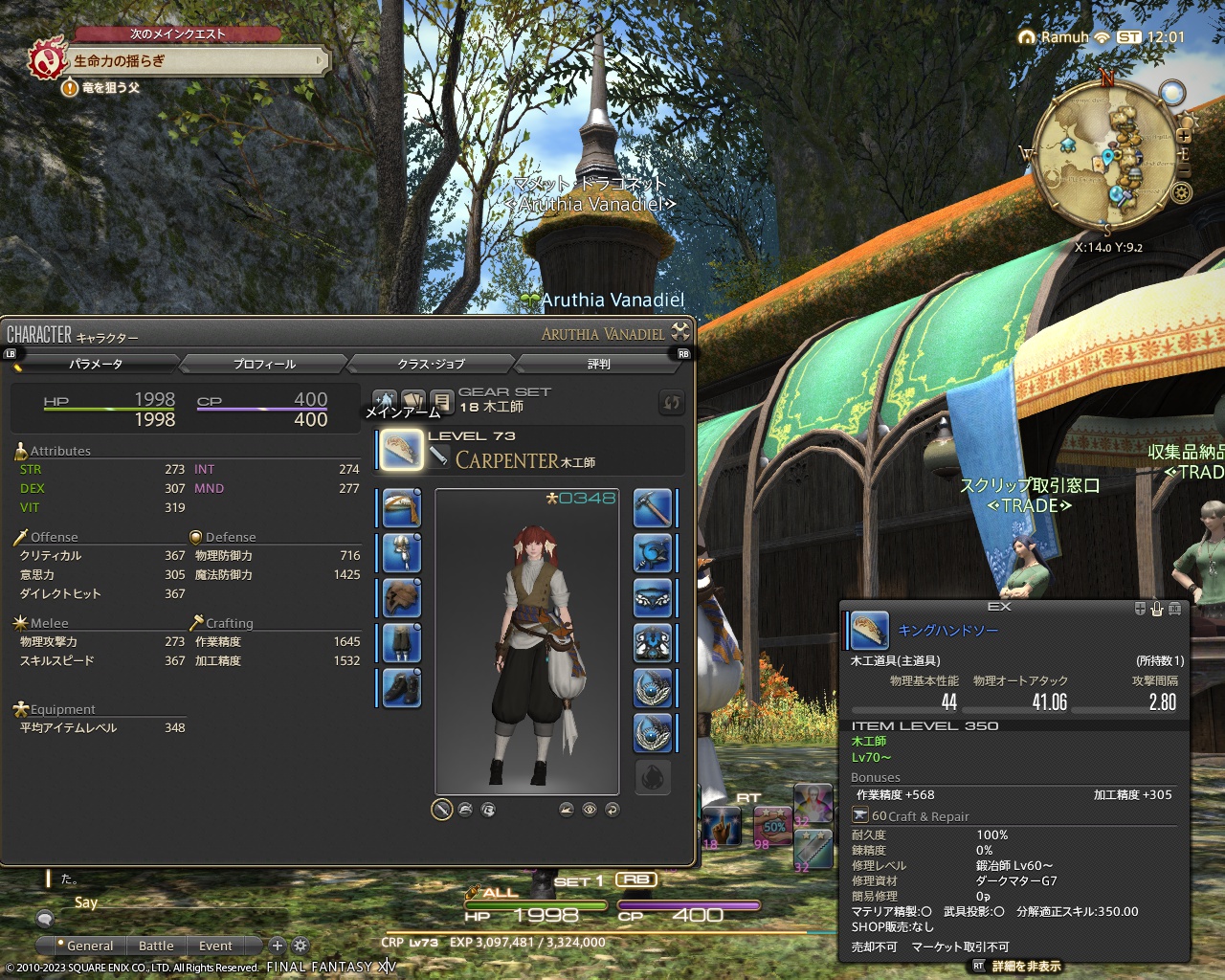The height and width of the screenshot is (980, 1225).
Task: Click the gear set note icon near GEAR SET
Action: coord(440,400)
